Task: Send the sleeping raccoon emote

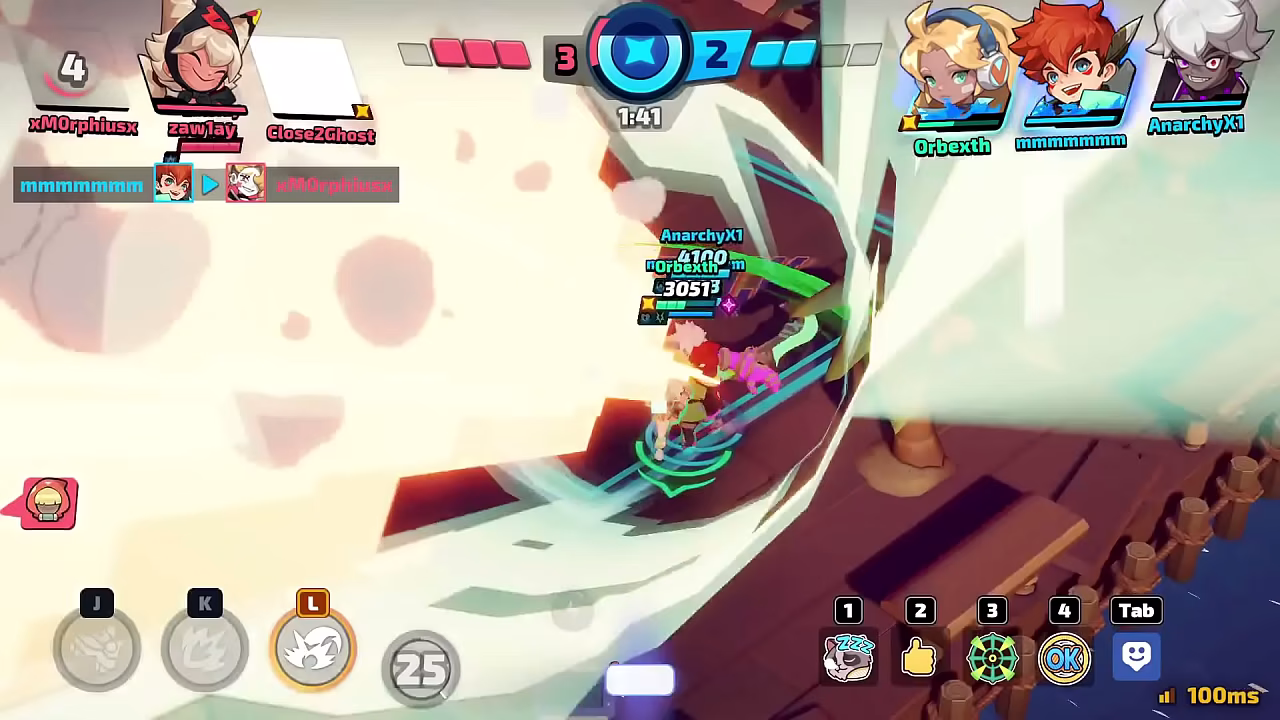Action: [849, 657]
